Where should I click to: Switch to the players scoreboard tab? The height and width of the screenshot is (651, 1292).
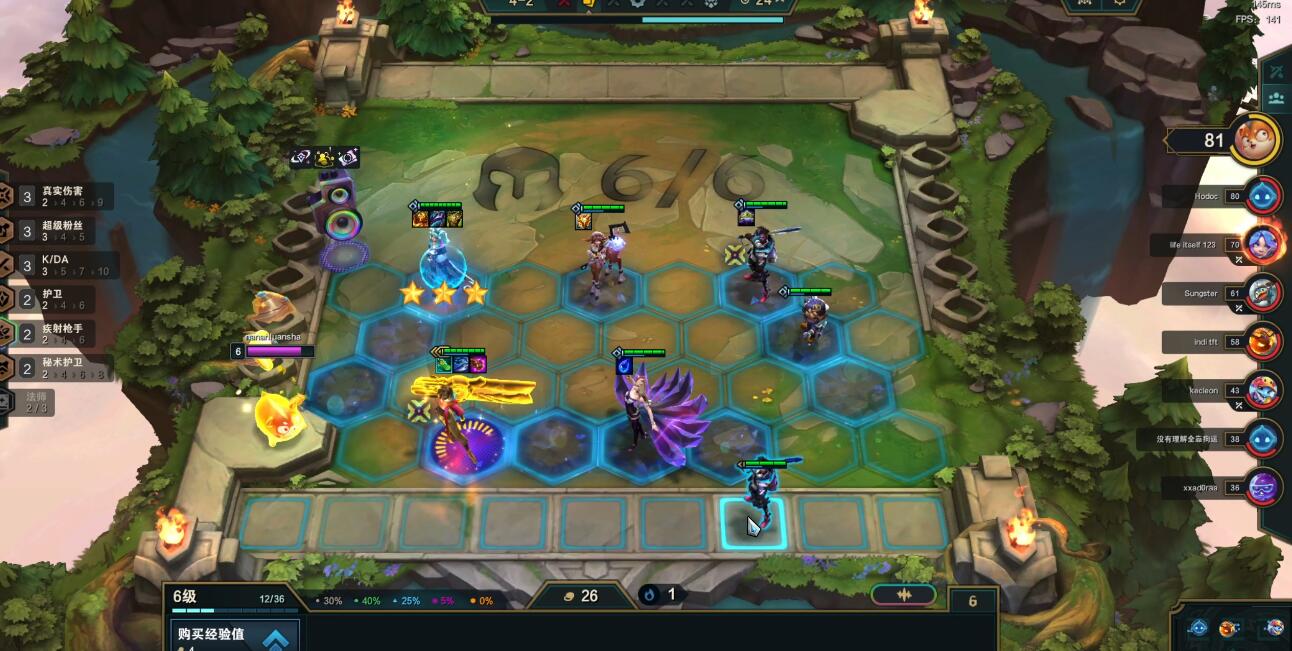click(x=1276, y=98)
